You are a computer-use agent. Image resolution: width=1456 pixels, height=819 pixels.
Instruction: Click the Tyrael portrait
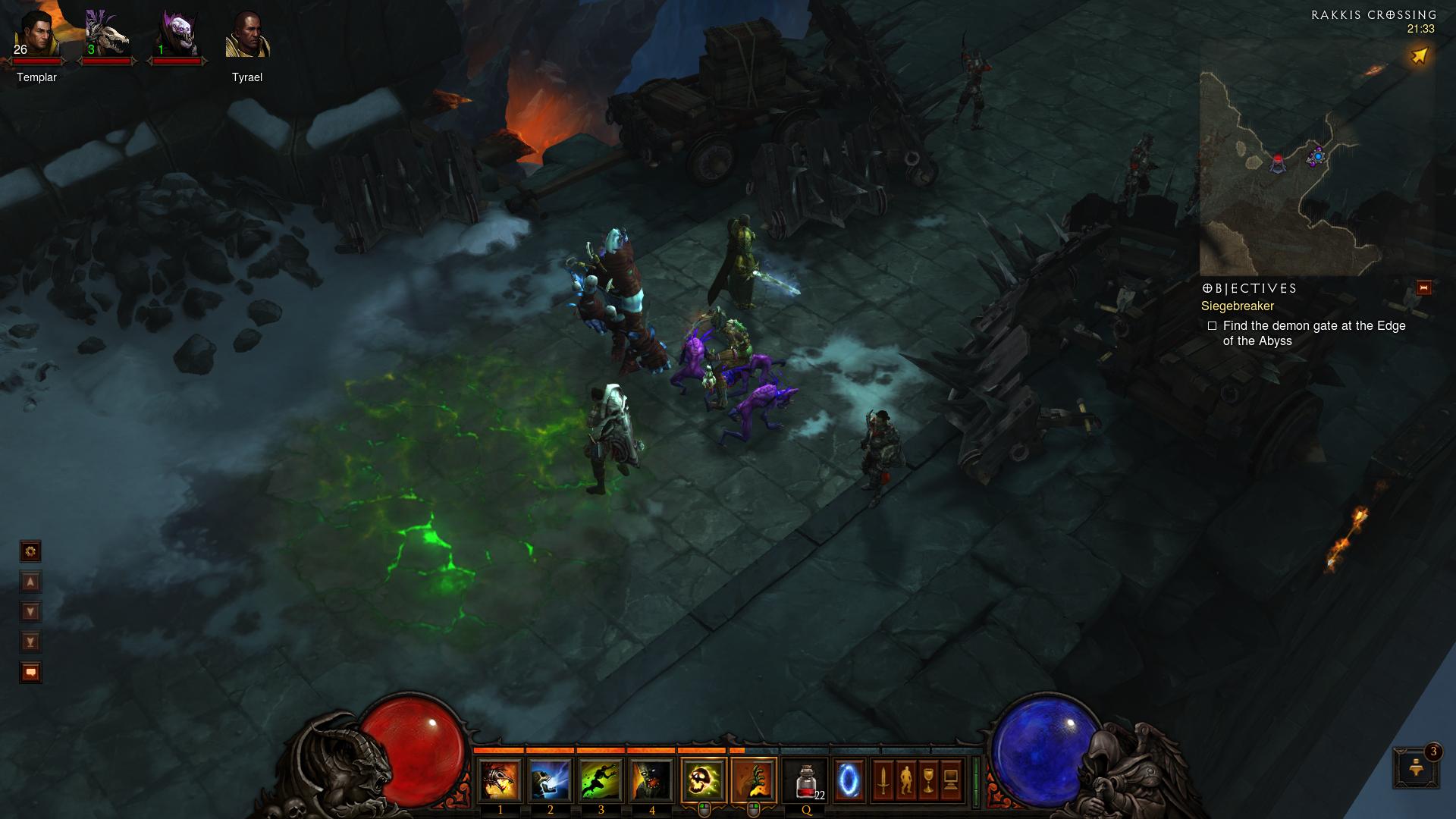[247, 36]
